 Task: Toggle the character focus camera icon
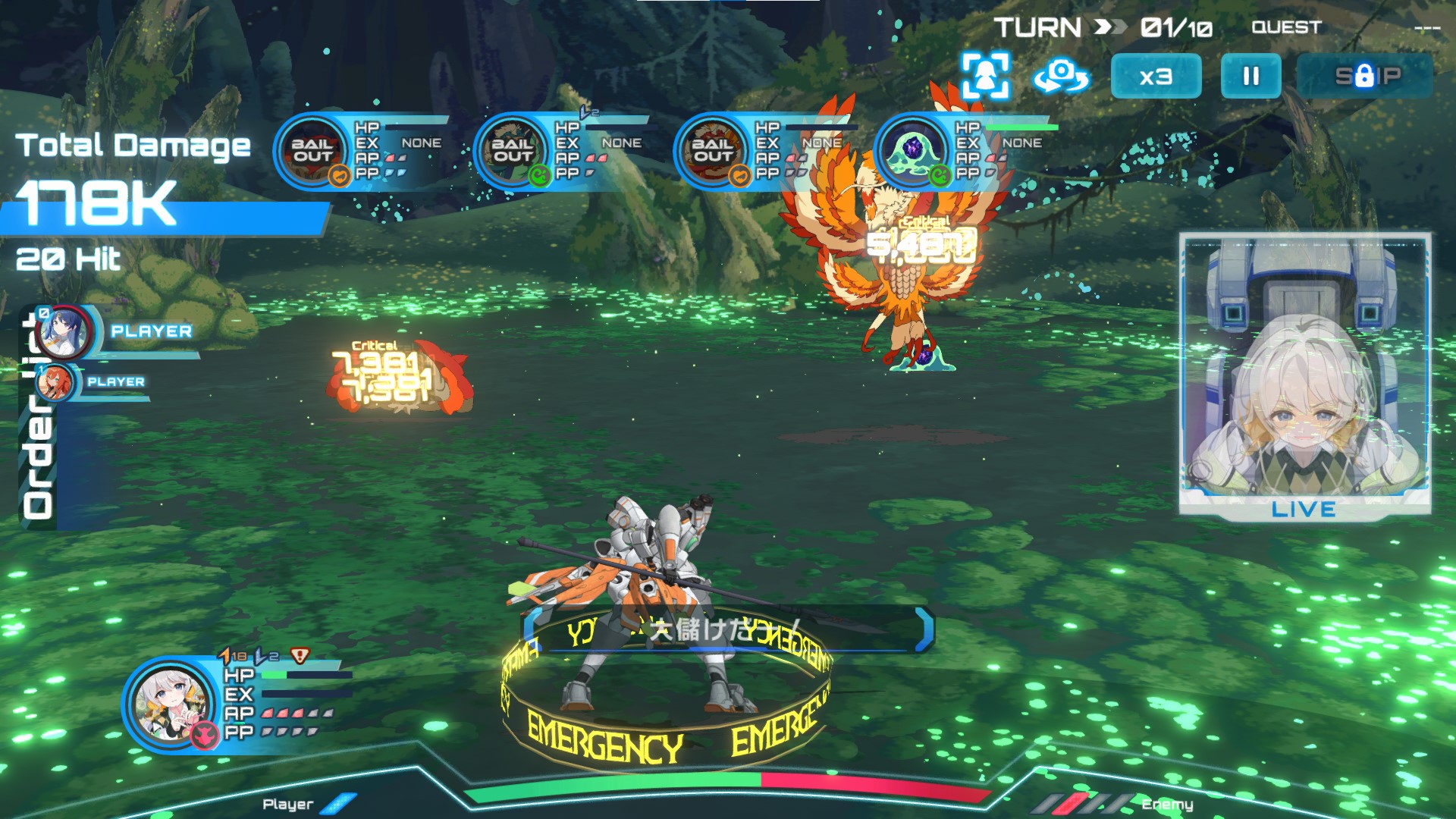(x=985, y=76)
